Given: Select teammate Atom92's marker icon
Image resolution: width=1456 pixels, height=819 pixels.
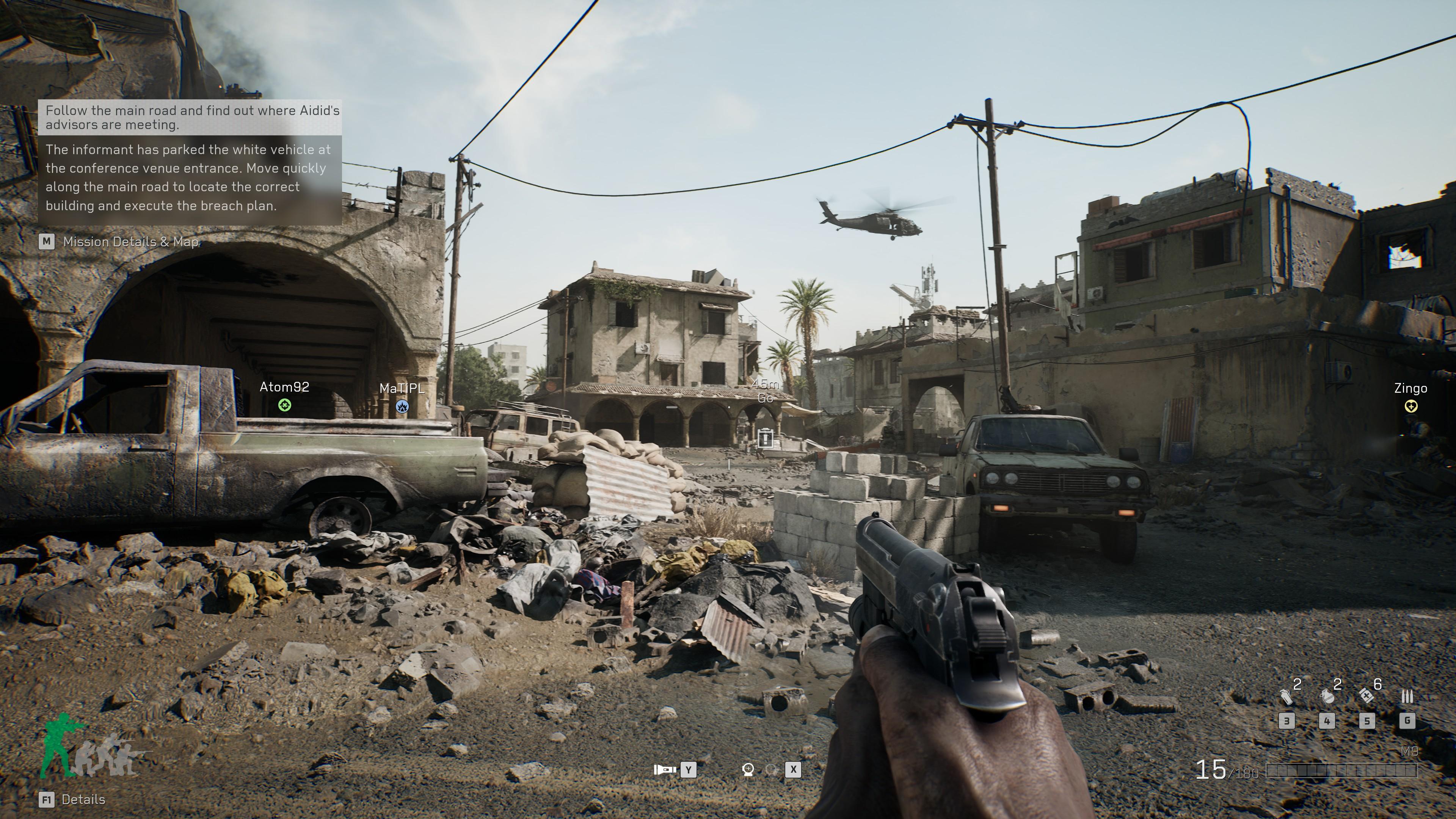Looking at the screenshot, I should [284, 405].
